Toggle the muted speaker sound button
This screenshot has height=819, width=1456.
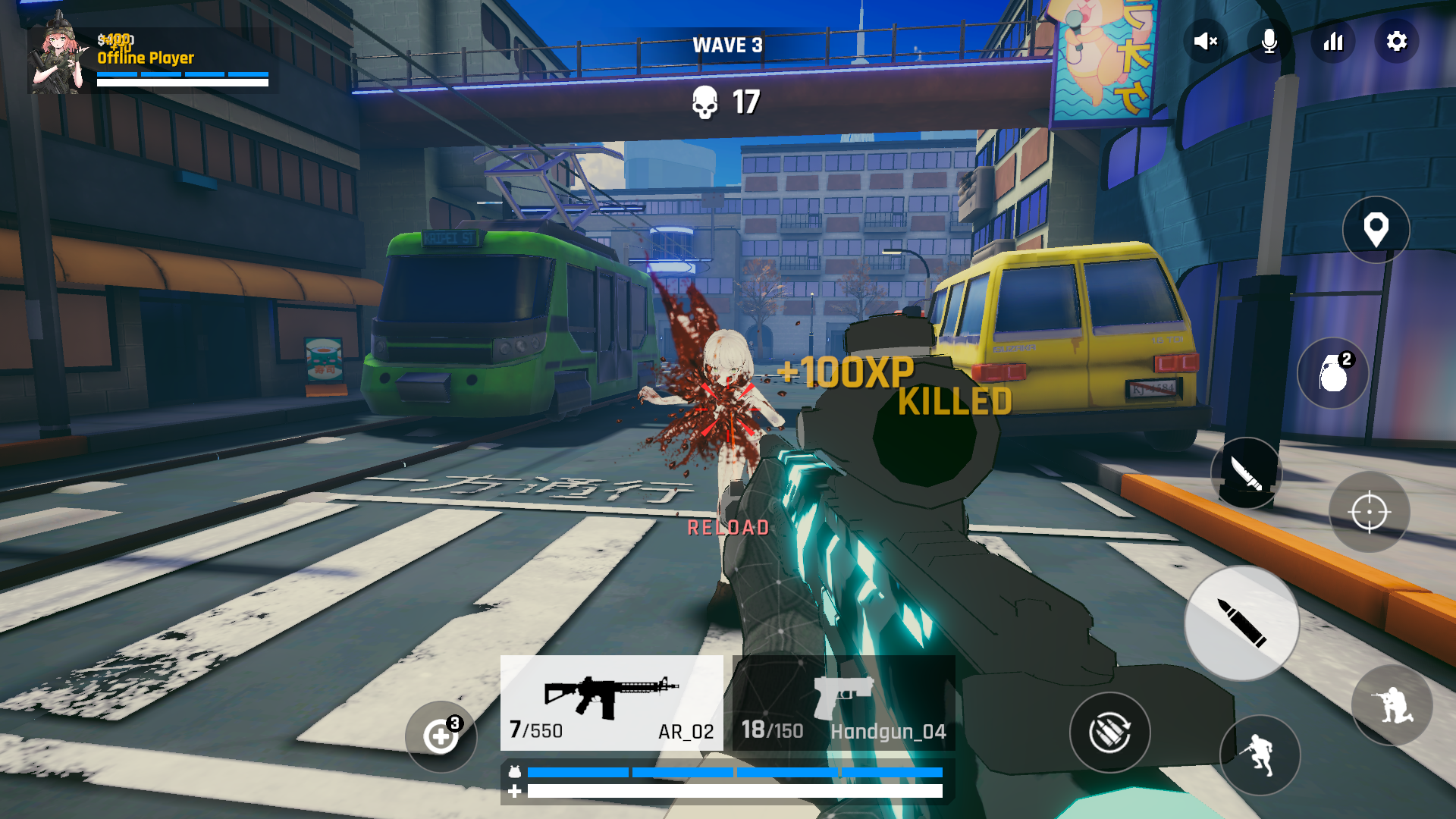point(1205,41)
